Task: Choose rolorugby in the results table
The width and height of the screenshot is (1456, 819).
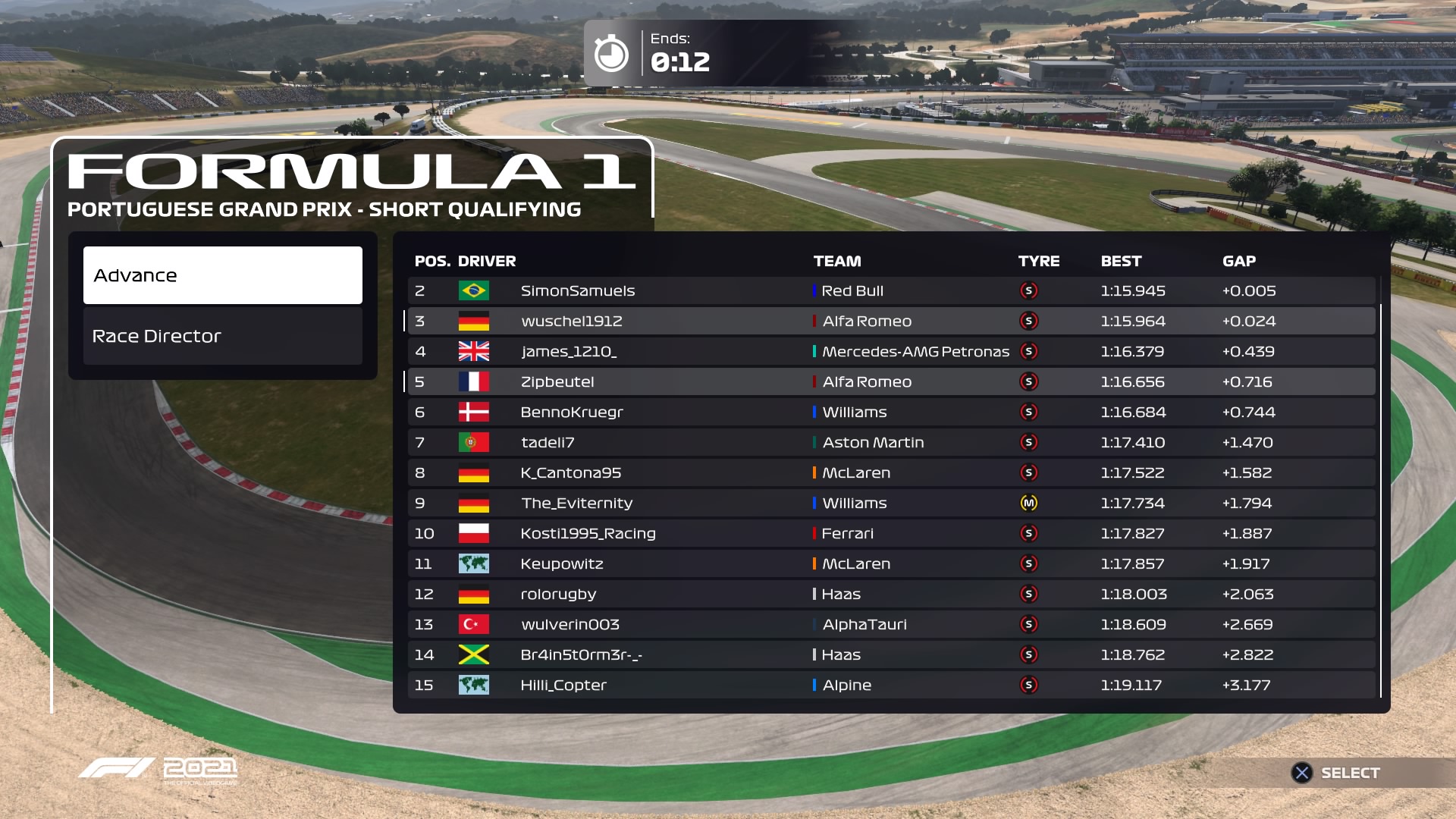Action: tap(891, 594)
